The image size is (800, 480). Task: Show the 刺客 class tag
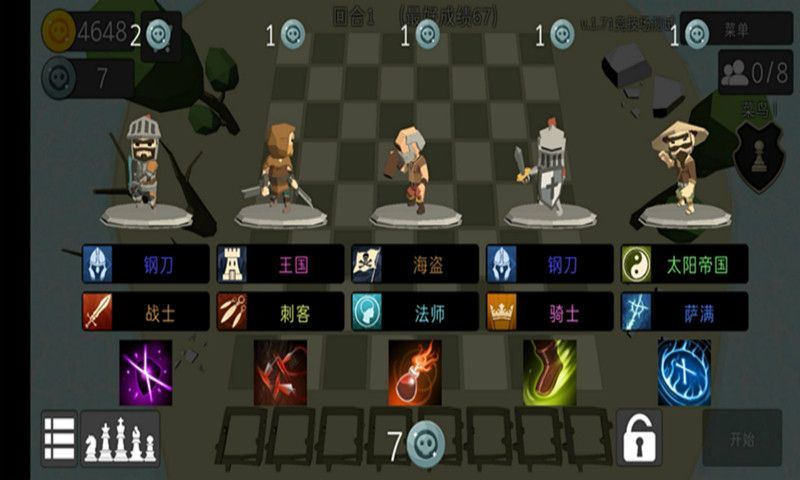pyautogui.click(x=281, y=312)
